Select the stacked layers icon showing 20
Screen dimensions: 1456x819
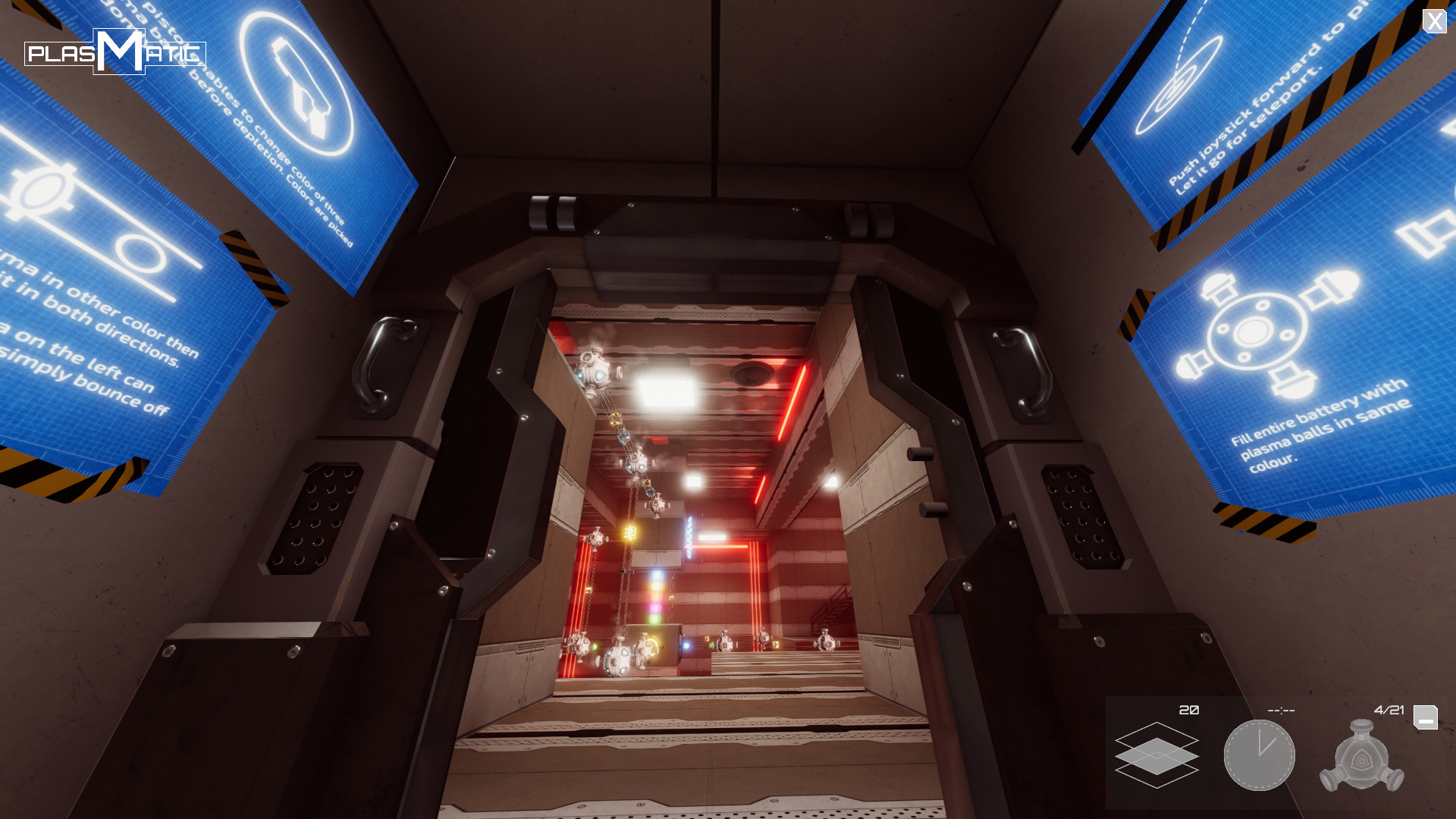(1156, 755)
